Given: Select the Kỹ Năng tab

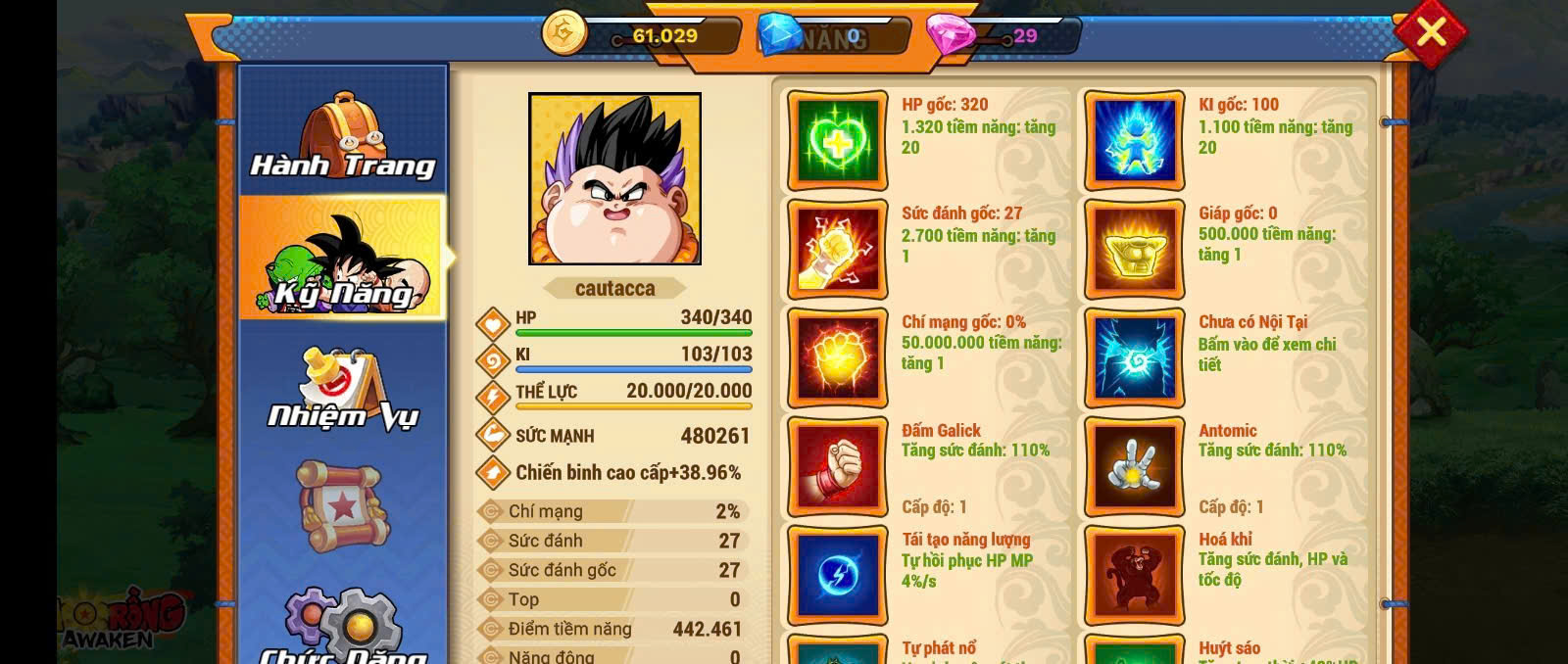Looking at the screenshot, I should [x=342, y=259].
